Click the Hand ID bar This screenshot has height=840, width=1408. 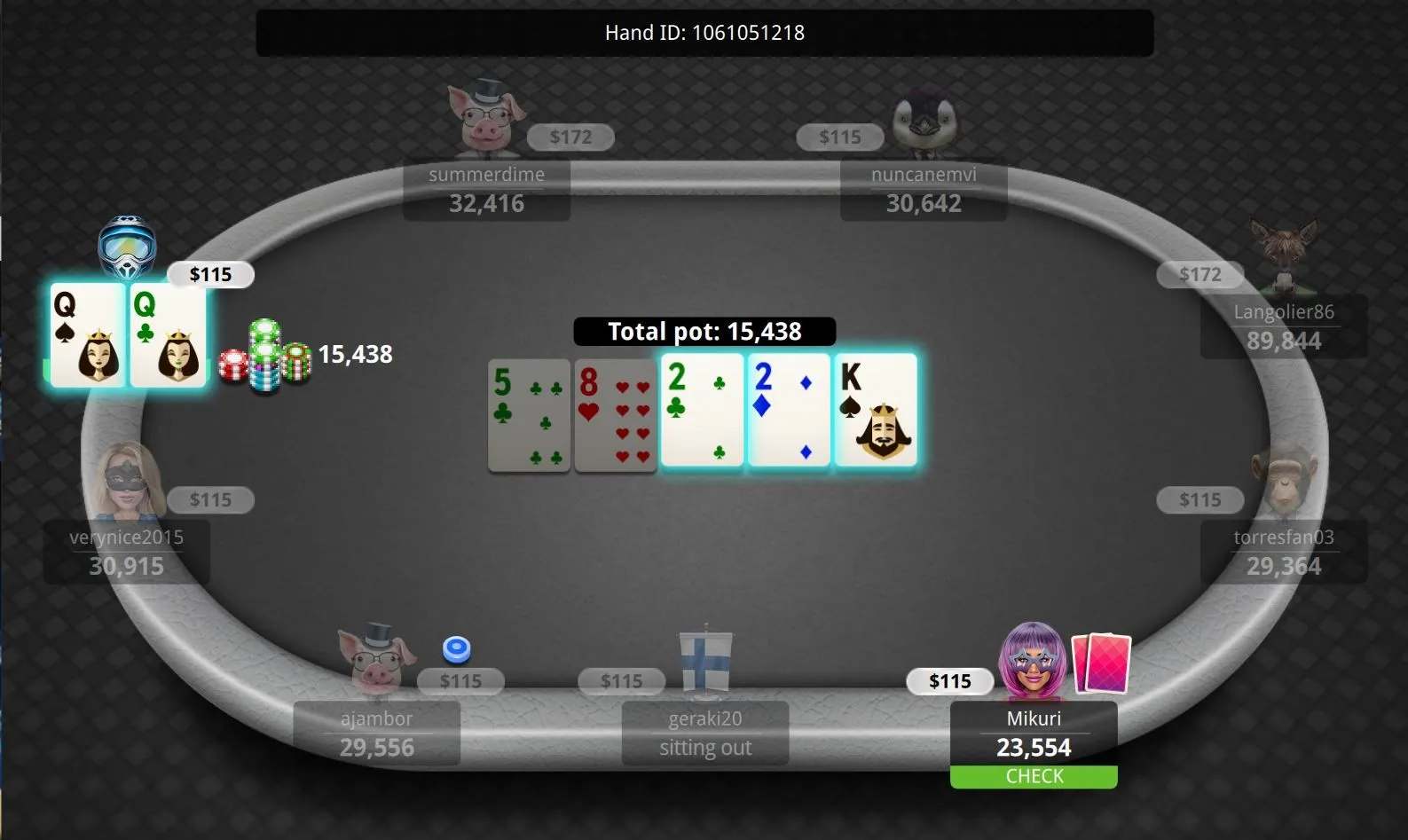pos(704,33)
